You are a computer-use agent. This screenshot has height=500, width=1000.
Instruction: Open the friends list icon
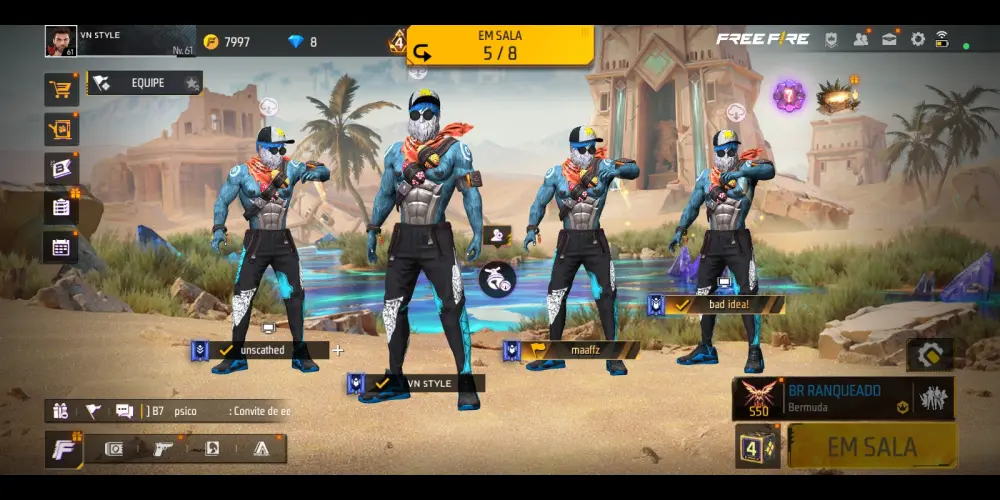pyautogui.click(x=860, y=40)
